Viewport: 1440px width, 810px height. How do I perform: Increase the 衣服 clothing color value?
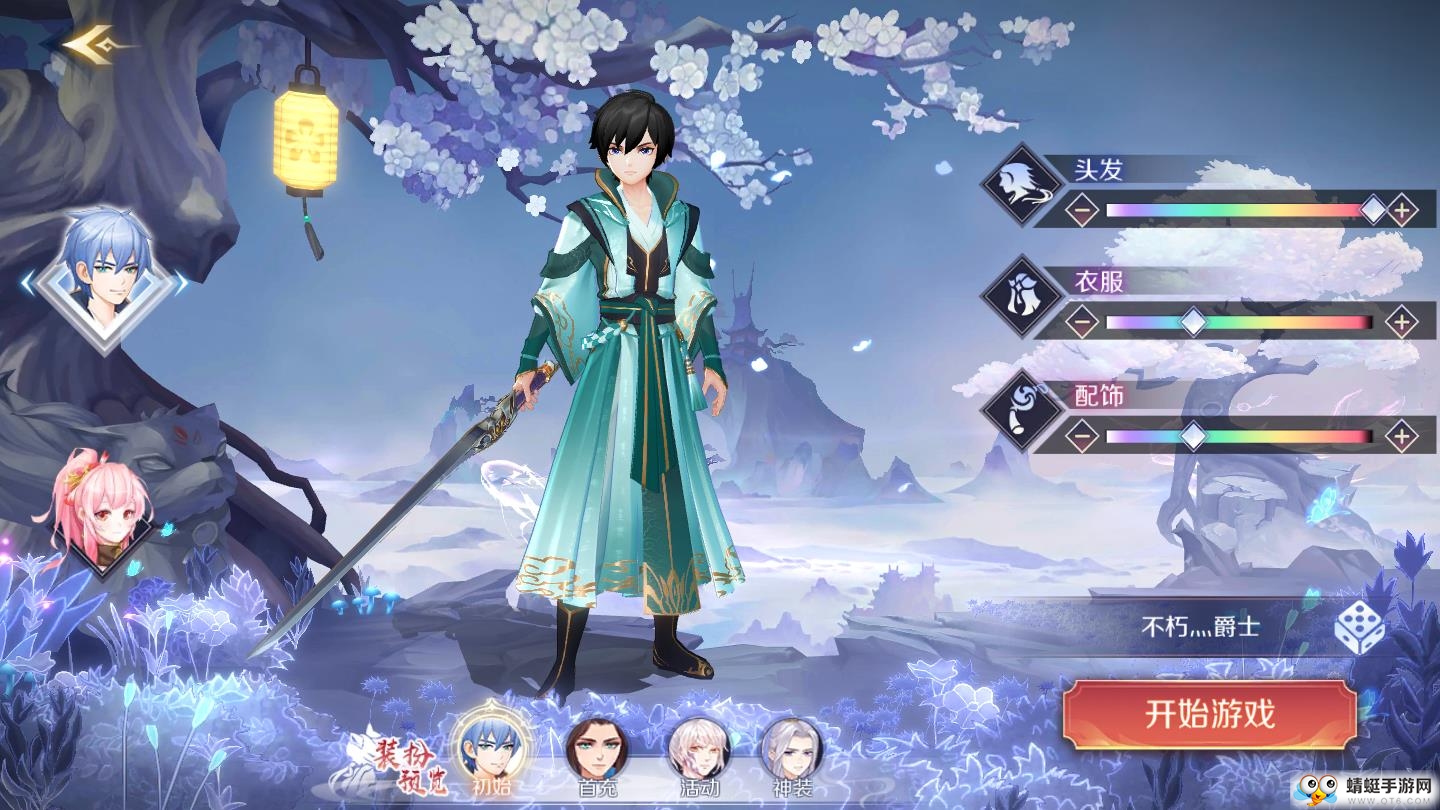[x=1402, y=323]
